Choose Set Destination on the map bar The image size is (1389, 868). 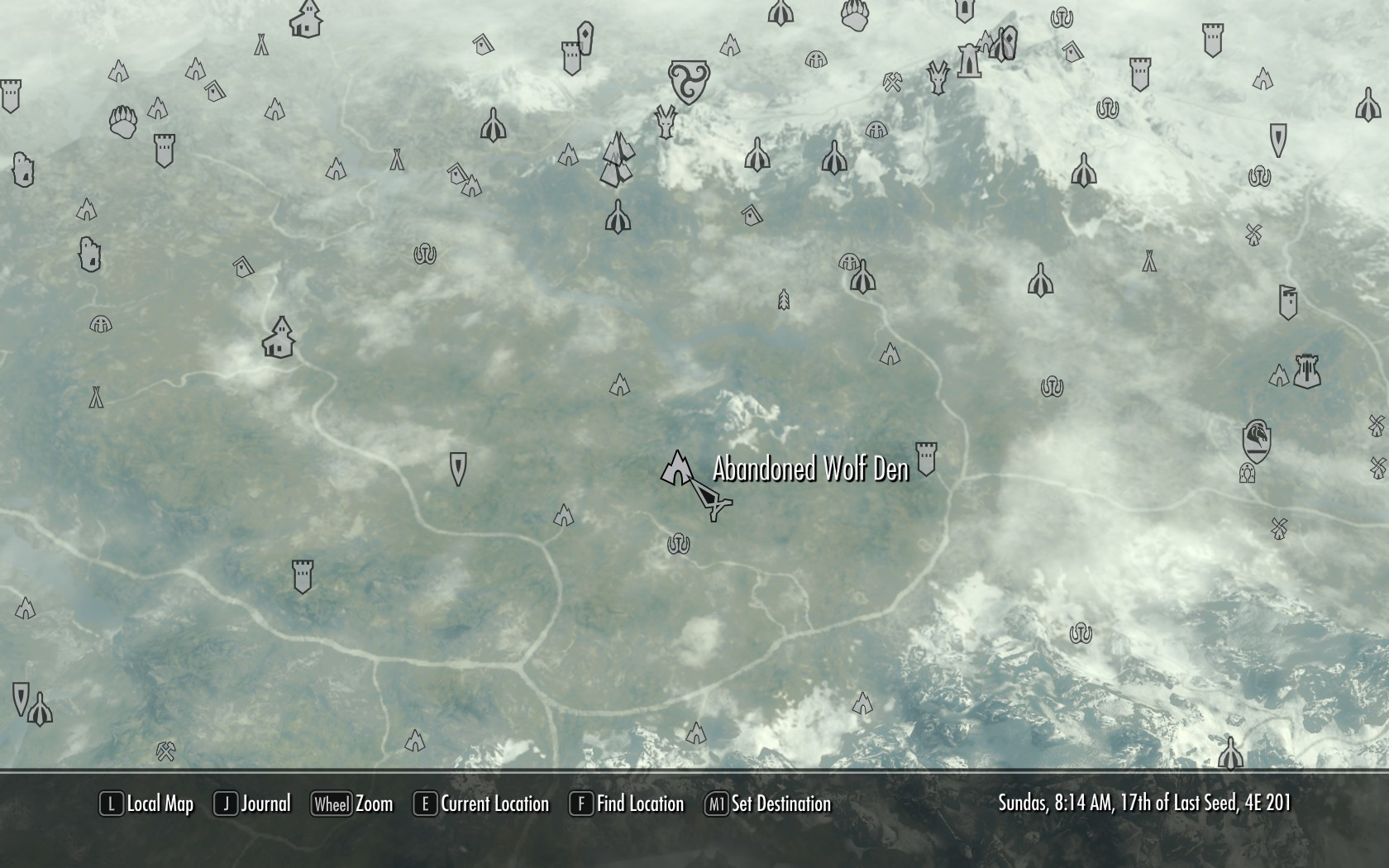(x=767, y=804)
